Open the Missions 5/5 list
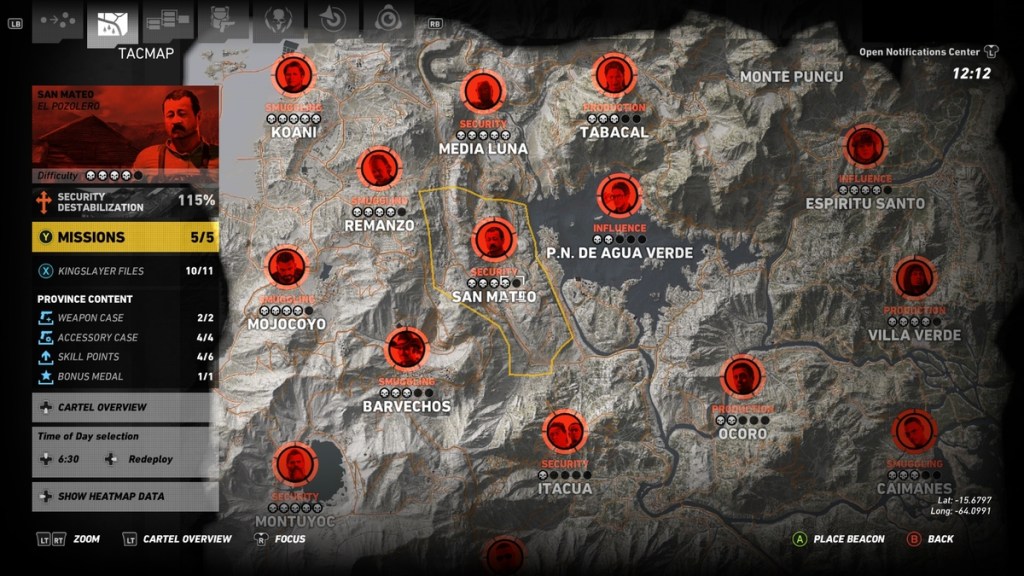Image resolution: width=1024 pixels, height=576 pixels. click(x=125, y=237)
